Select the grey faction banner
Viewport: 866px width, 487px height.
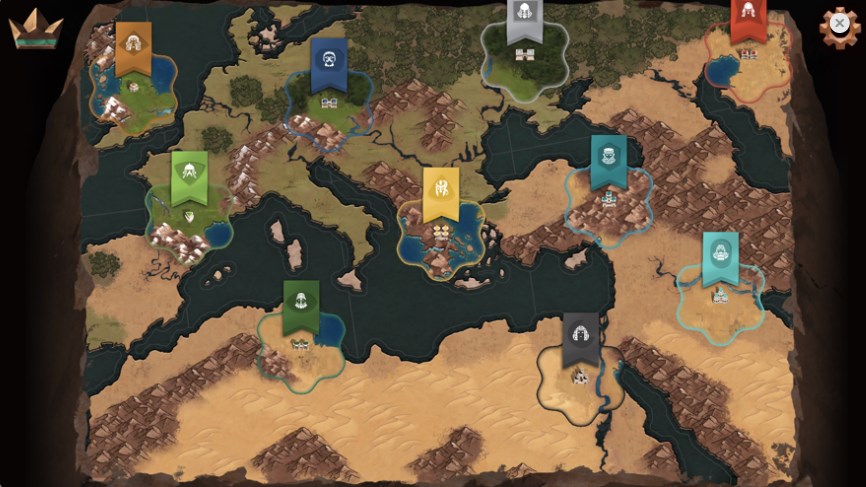[x=524, y=20]
